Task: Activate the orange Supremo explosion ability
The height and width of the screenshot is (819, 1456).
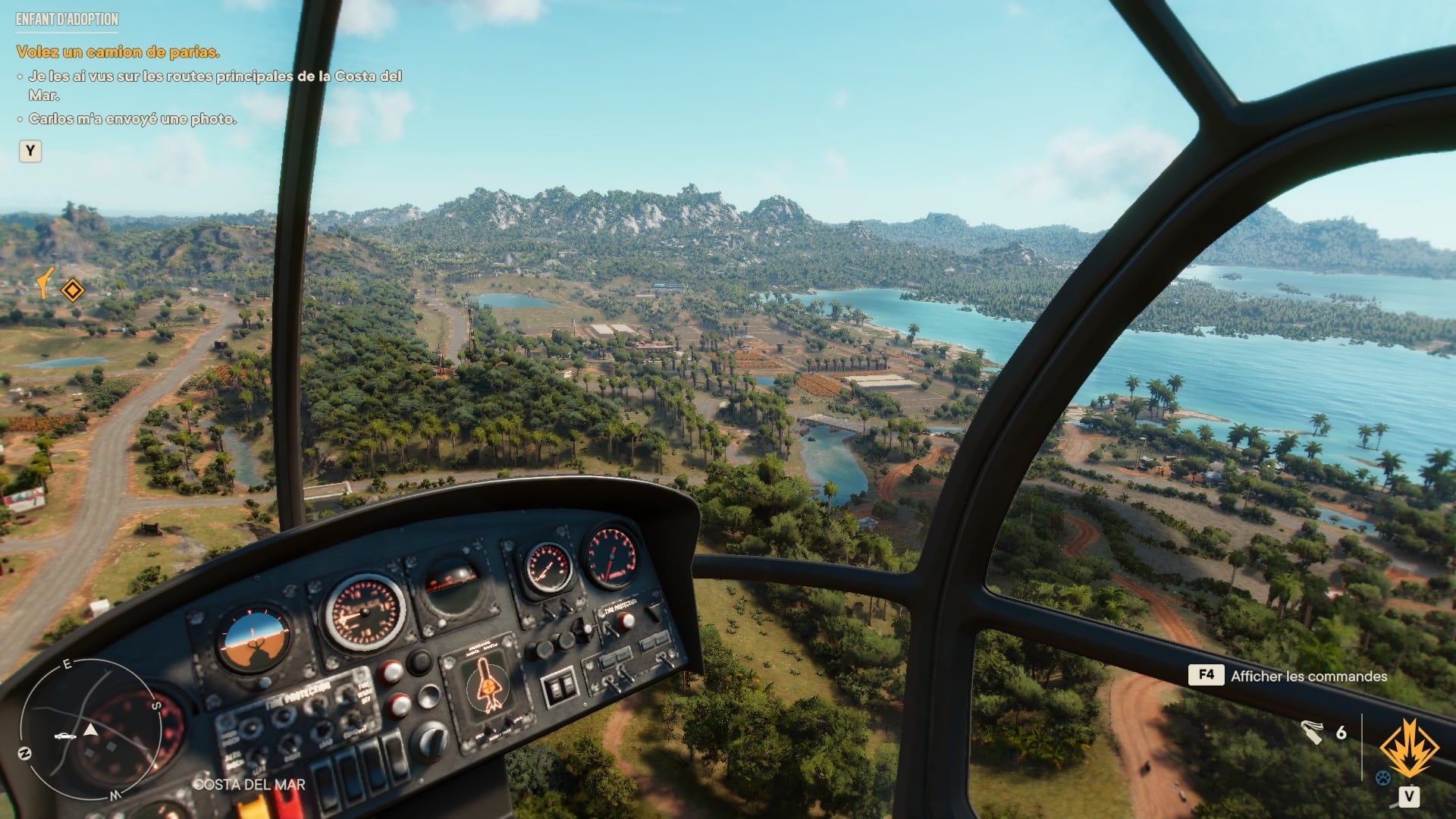Action: click(x=1409, y=749)
